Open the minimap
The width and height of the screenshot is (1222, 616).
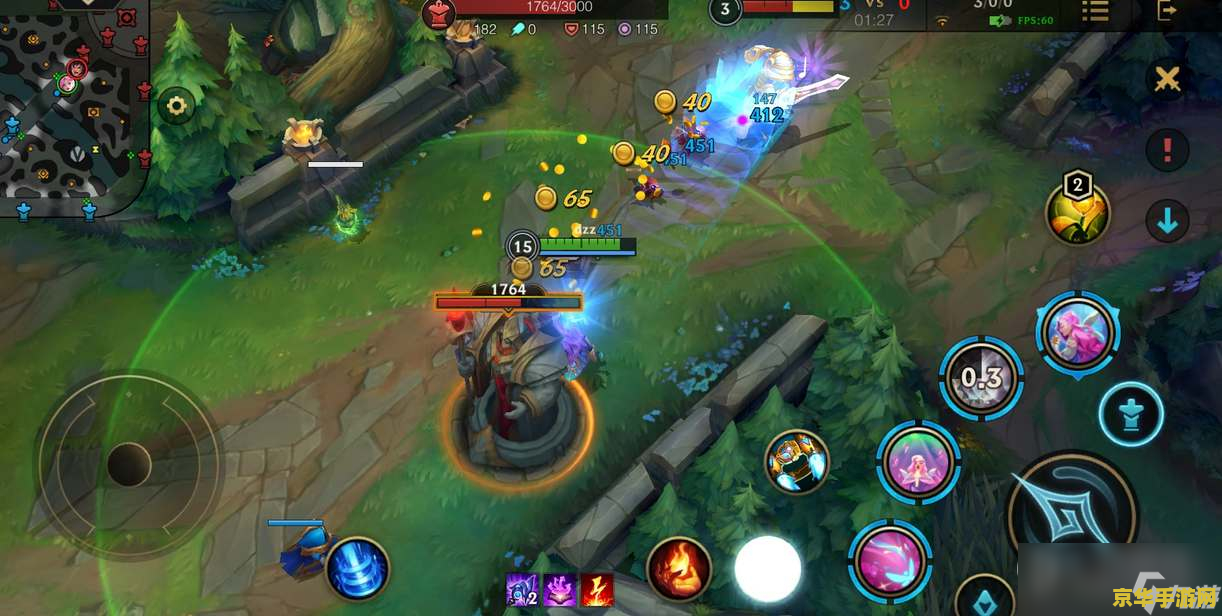(x=72, y=105)
